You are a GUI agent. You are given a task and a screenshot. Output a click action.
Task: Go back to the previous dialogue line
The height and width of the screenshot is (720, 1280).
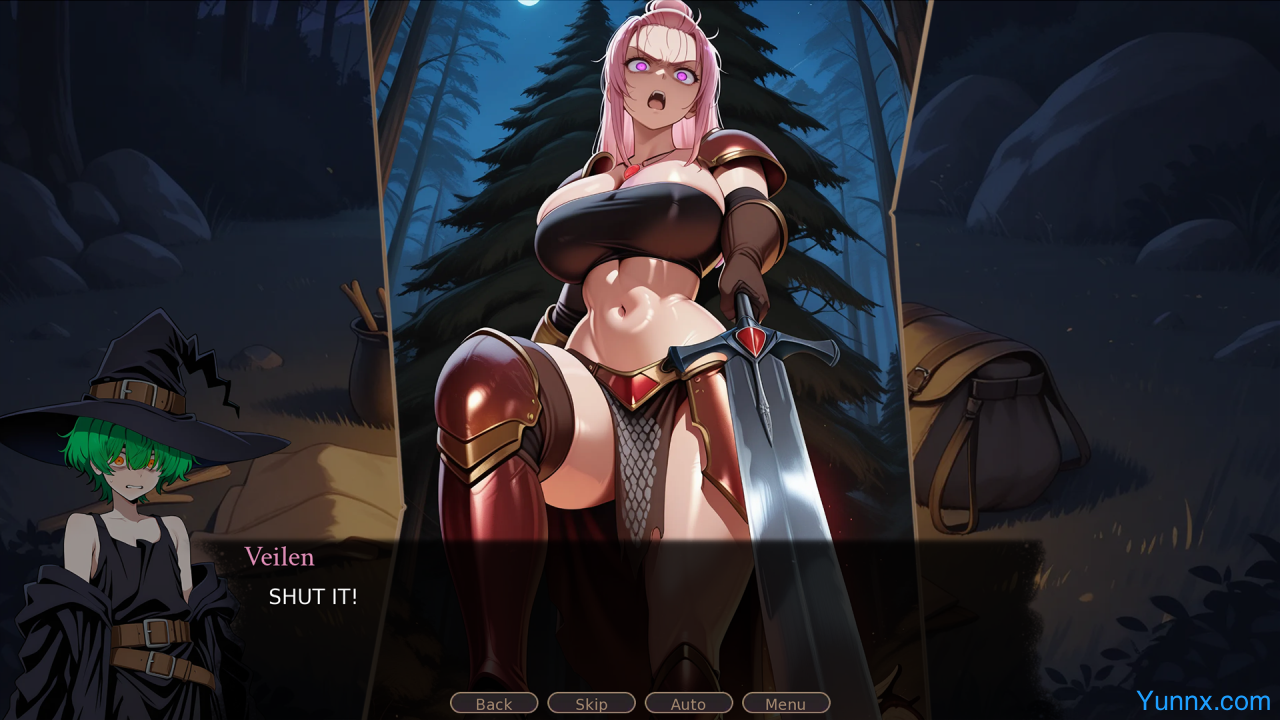tap(494, 704)
